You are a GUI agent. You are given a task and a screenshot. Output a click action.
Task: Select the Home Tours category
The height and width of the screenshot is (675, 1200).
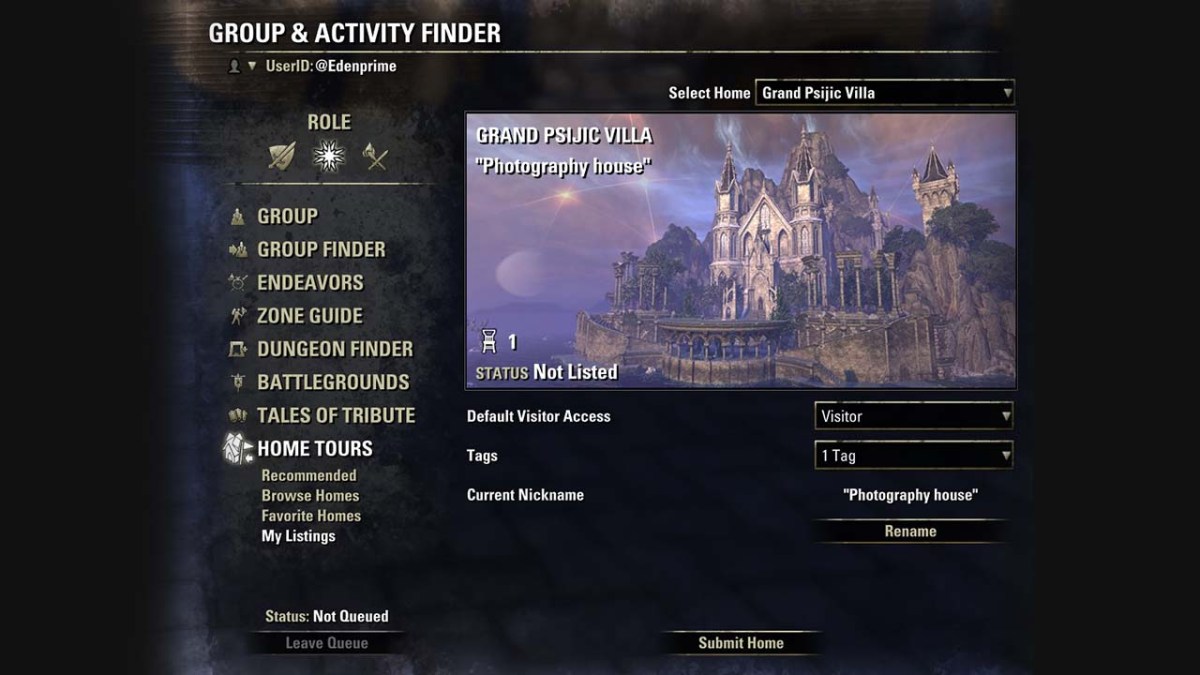click(x=314, y=448)
